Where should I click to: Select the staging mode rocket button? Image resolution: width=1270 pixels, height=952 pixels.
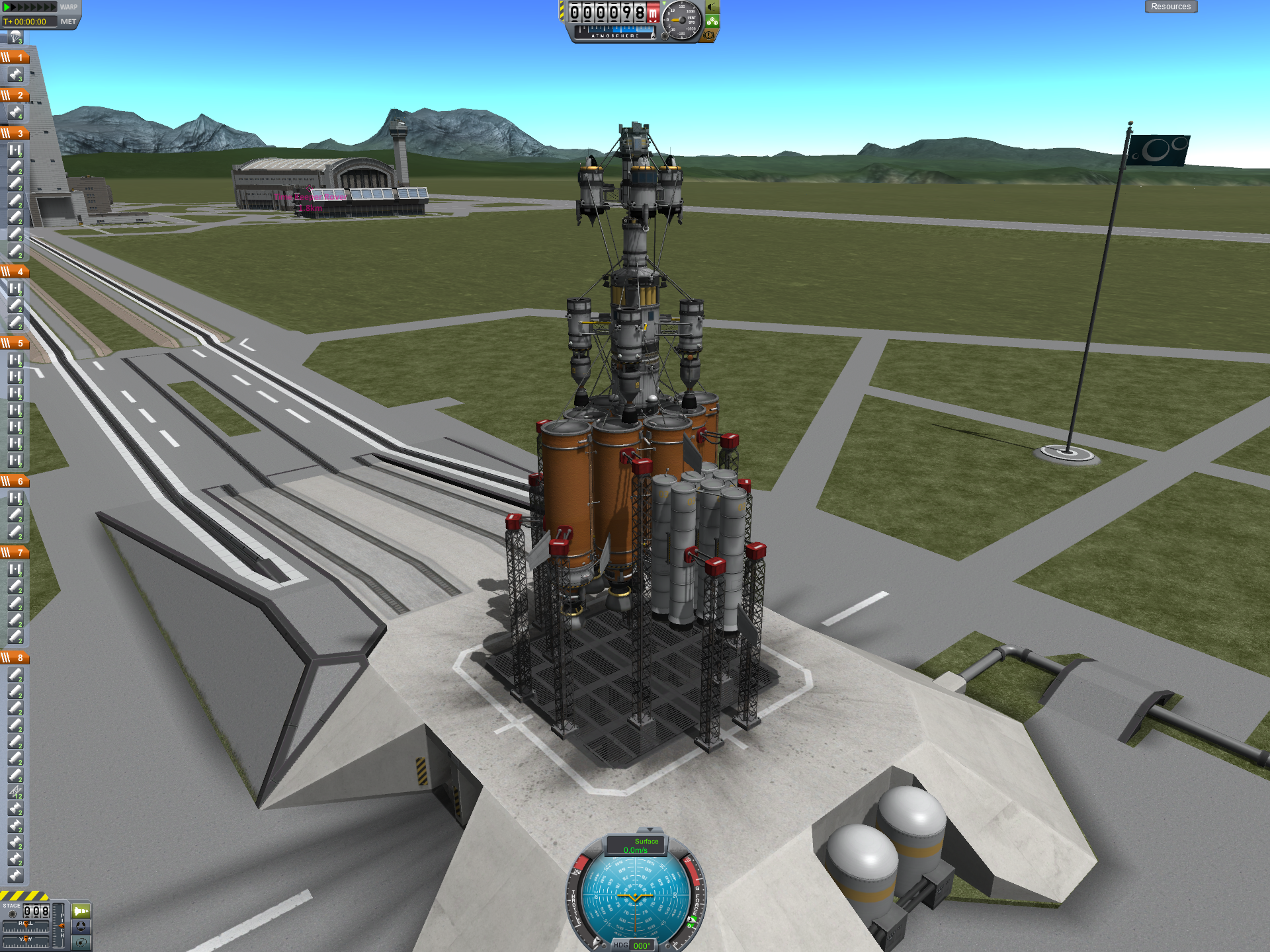(81, 911)
